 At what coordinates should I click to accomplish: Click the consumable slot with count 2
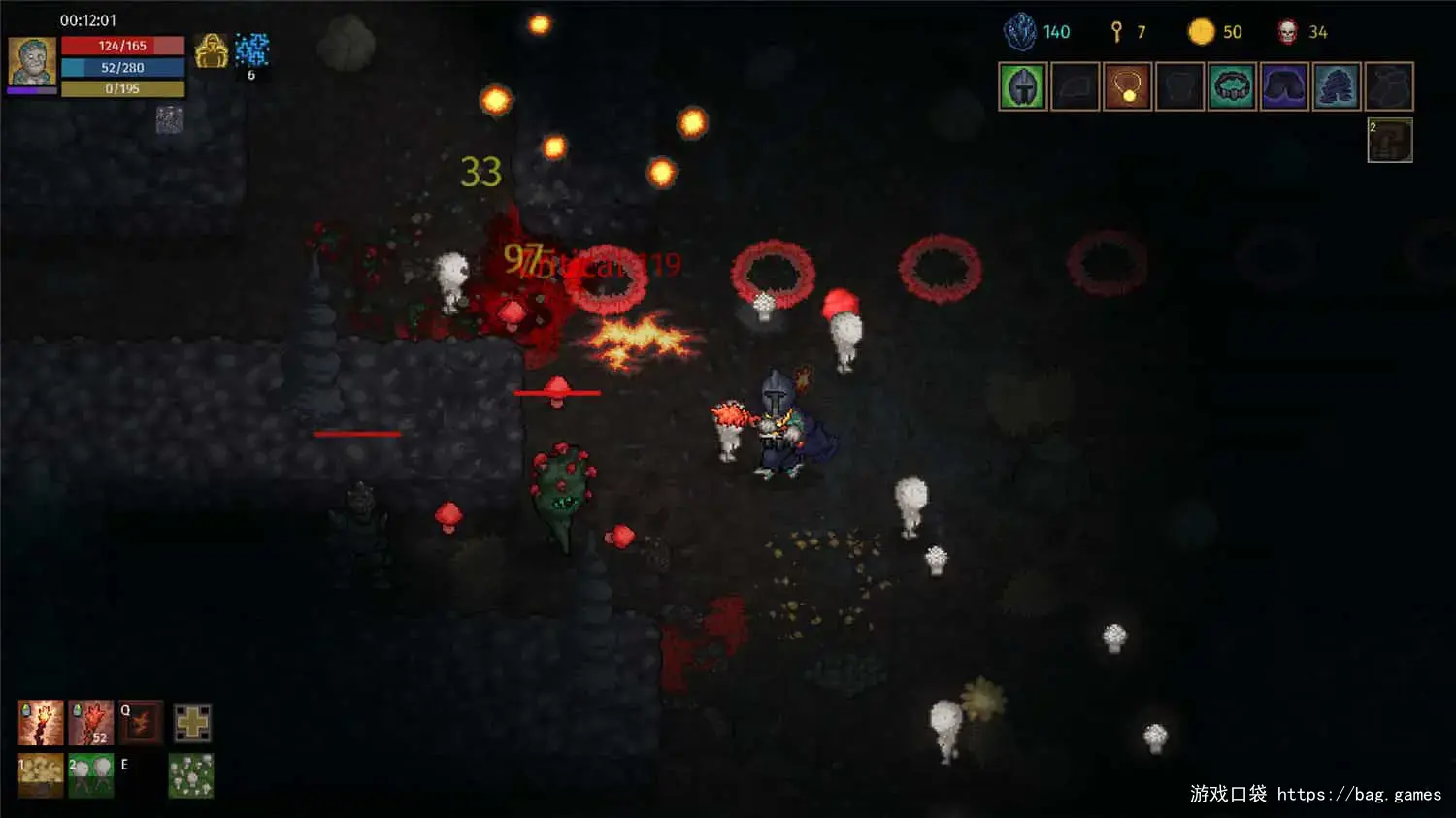1390,141
